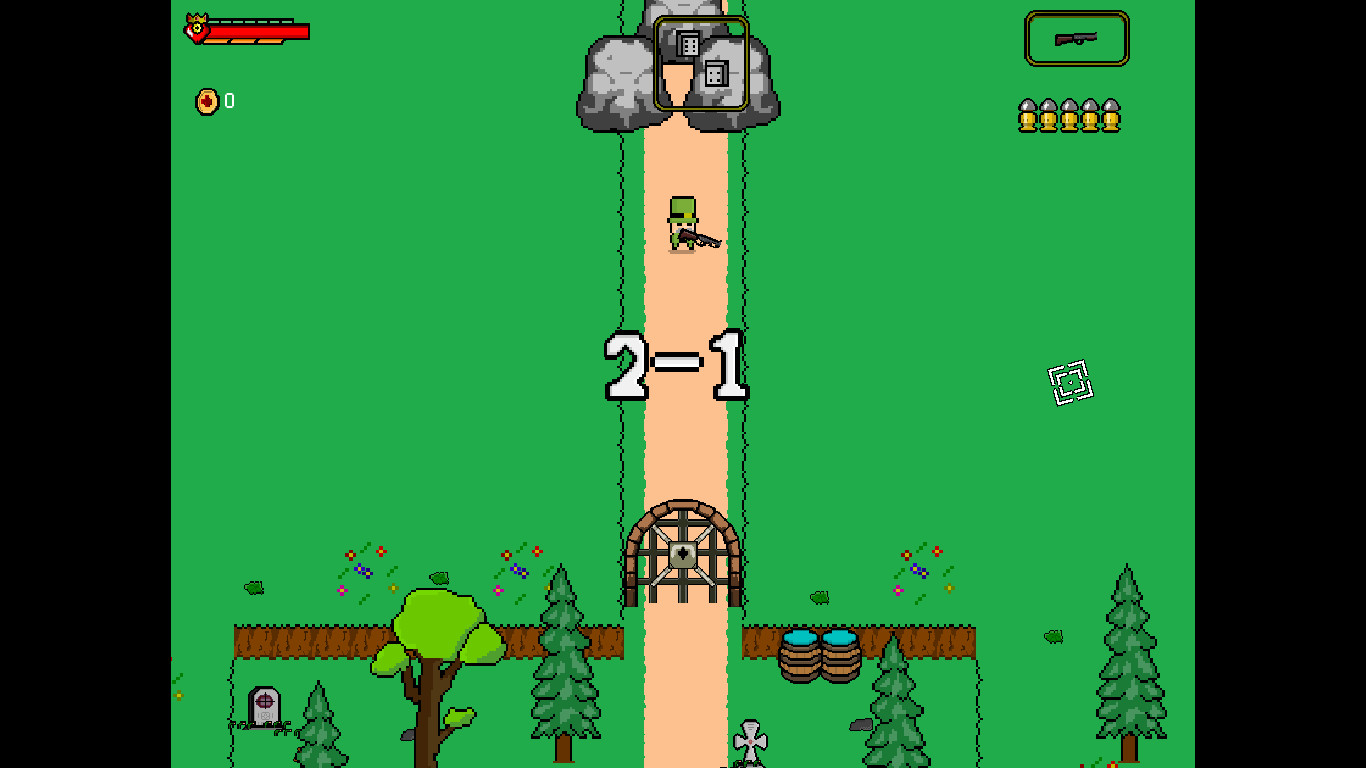Viewport: 1366px width, 768px height.
Task: Select the shotgun in the weapon slot
Action: point(1077,38)
